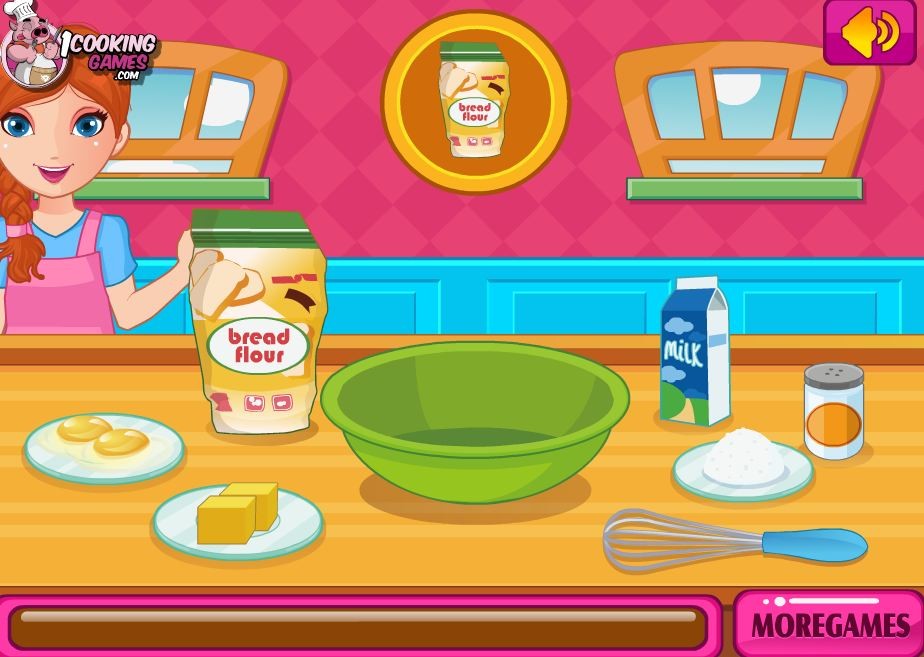
Task: Toggle the sound speaker button
Action: pyautogui.click(x=869, y=33)
